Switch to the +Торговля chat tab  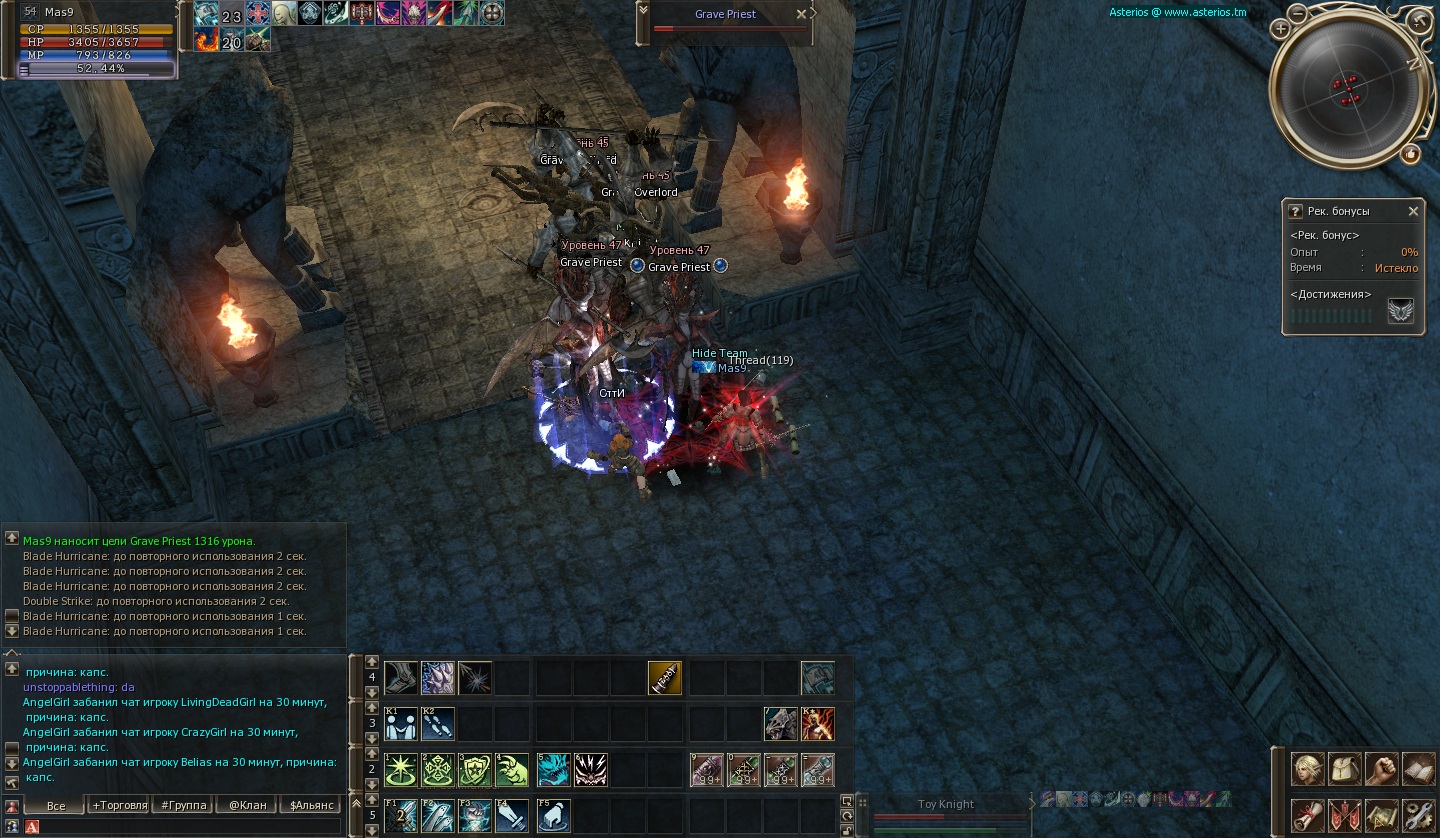click(119, 805)
